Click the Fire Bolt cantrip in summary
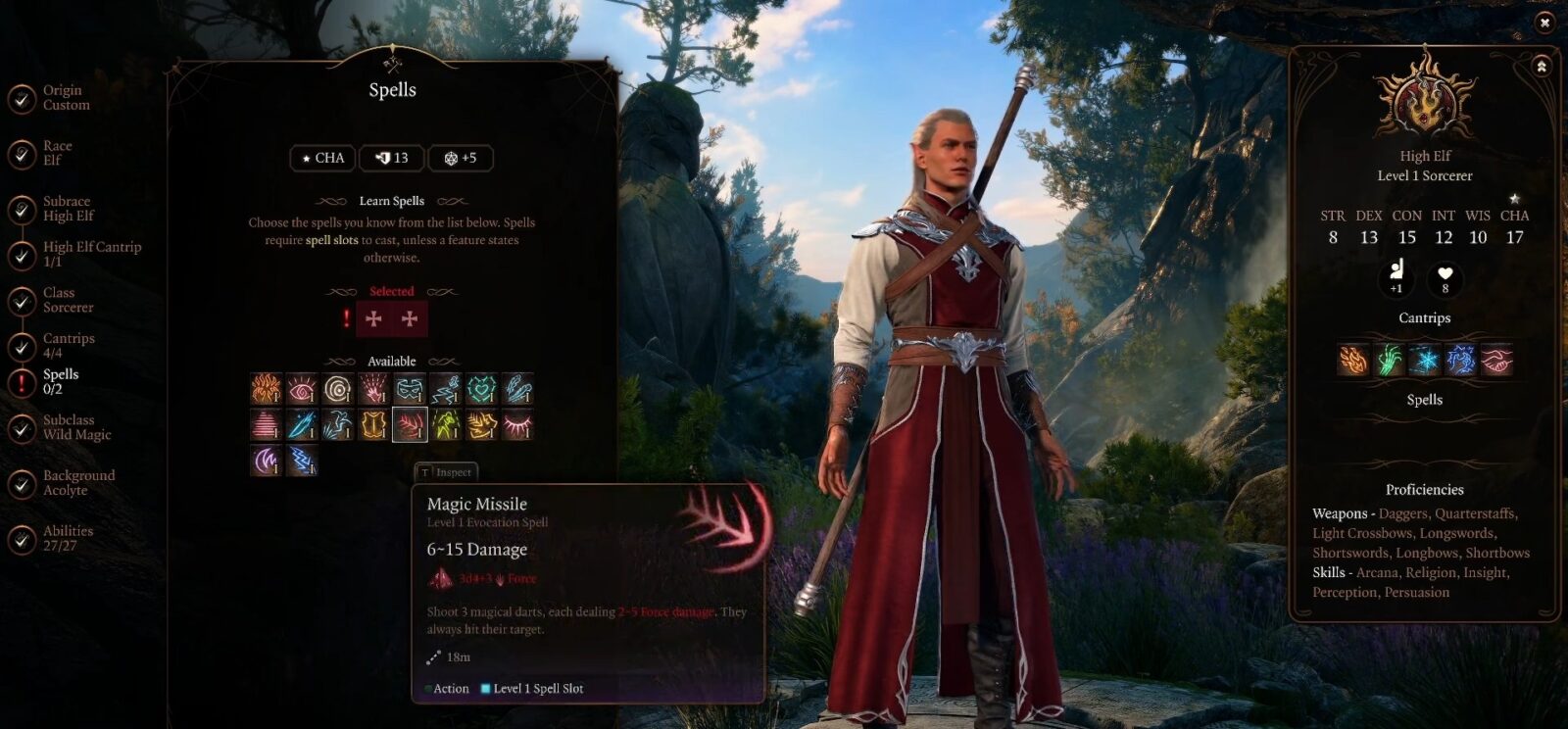1568x729 pixels. point(1352,360)
